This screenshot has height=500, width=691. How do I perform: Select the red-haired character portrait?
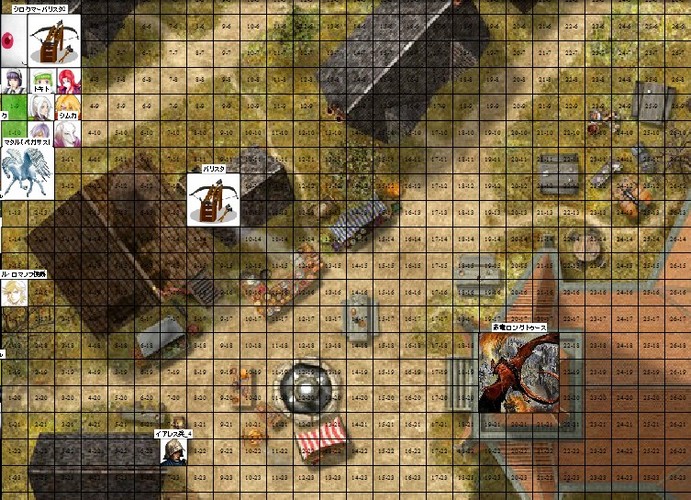tap(68, 81)
